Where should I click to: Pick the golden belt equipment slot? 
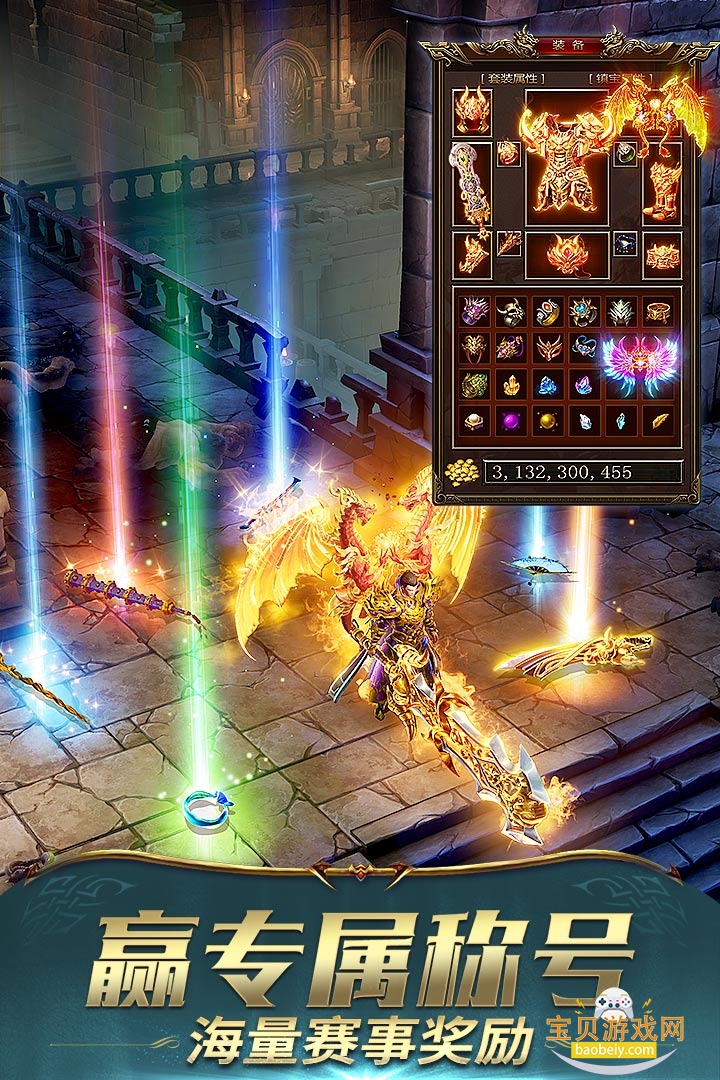click(x=661, y=254)
